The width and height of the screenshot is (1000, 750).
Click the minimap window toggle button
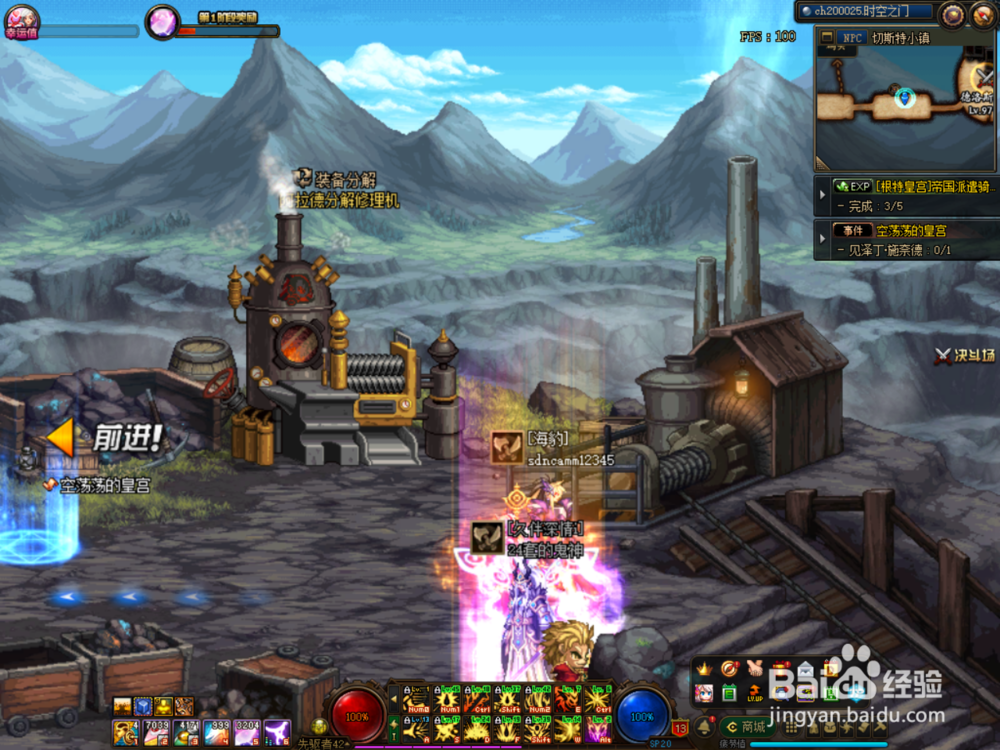tap(827, 38)
